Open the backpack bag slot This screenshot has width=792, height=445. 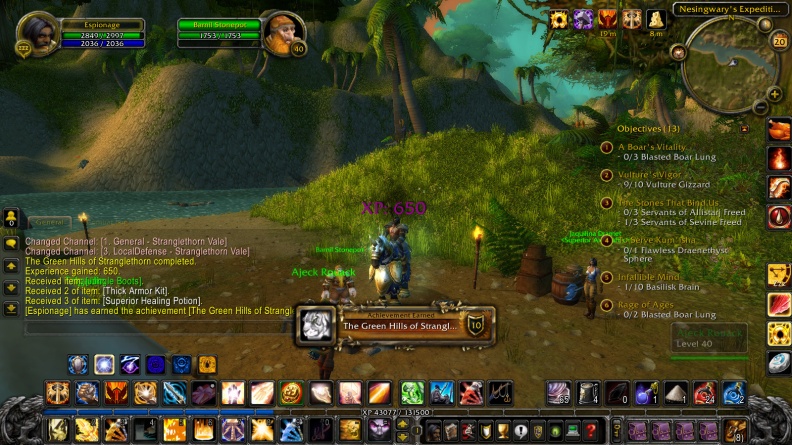click(735, 430)
